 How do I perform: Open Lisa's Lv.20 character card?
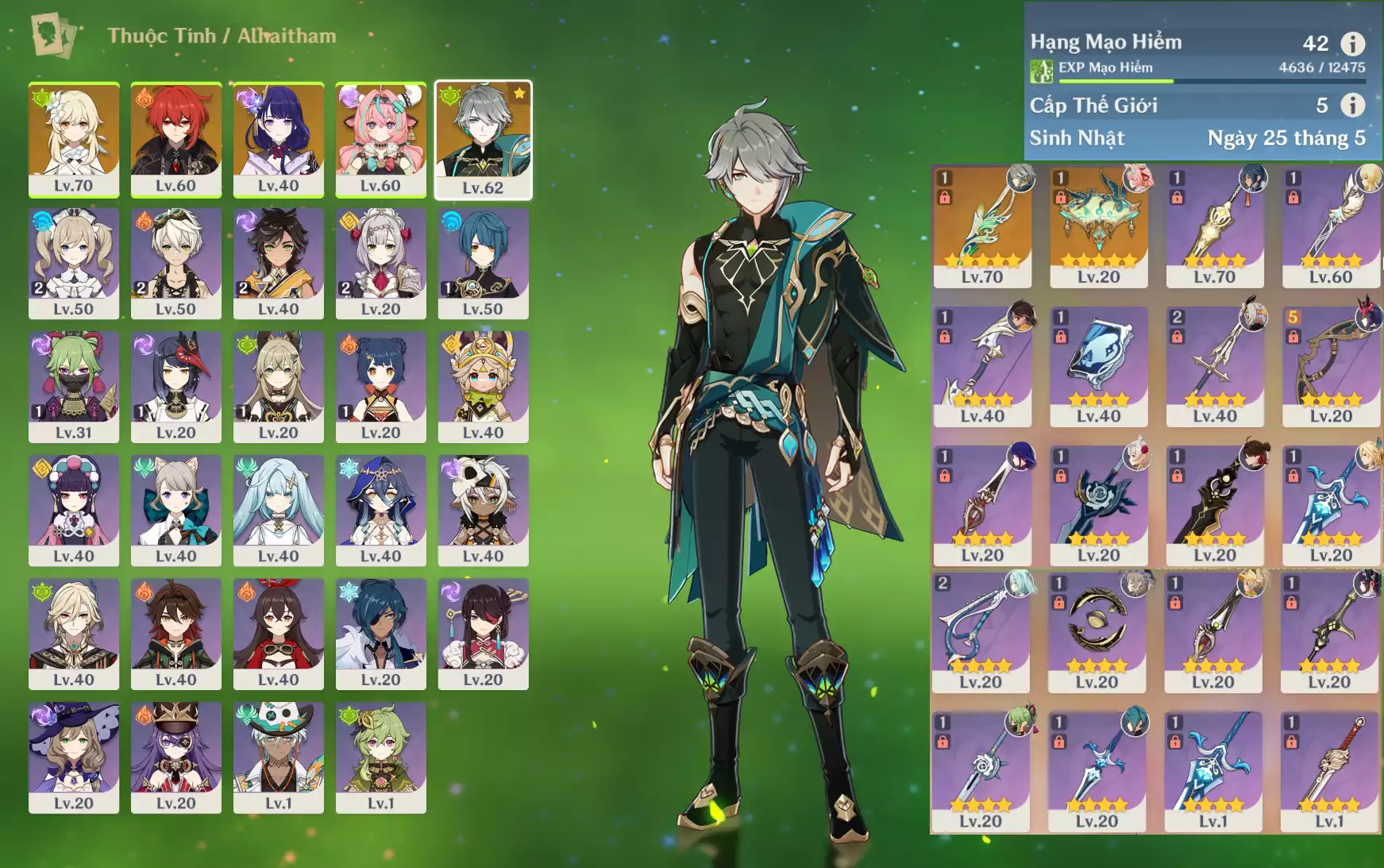[x=74, y=758]
